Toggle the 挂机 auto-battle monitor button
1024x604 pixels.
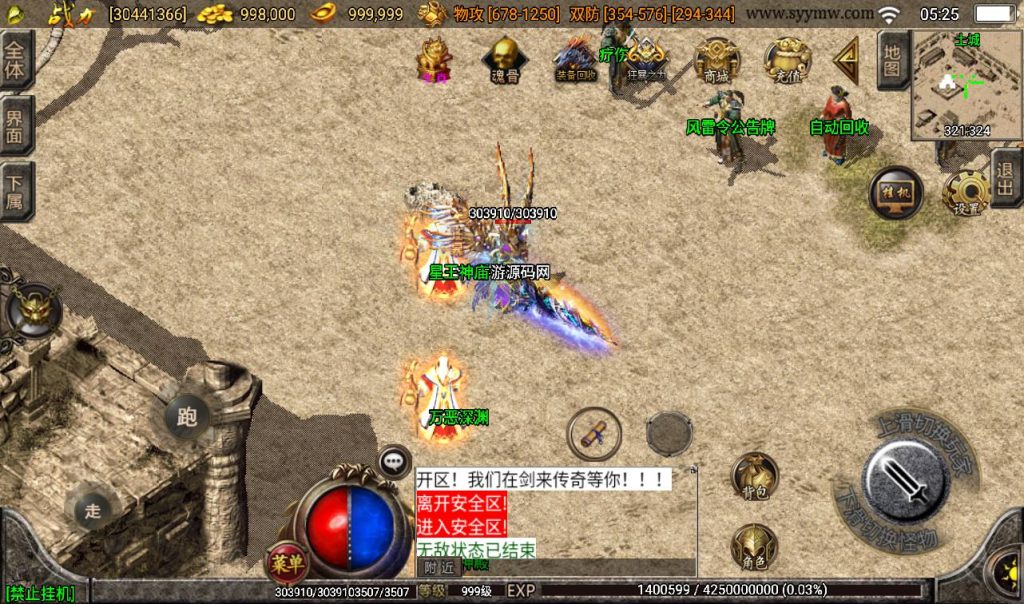click(895, 192)
